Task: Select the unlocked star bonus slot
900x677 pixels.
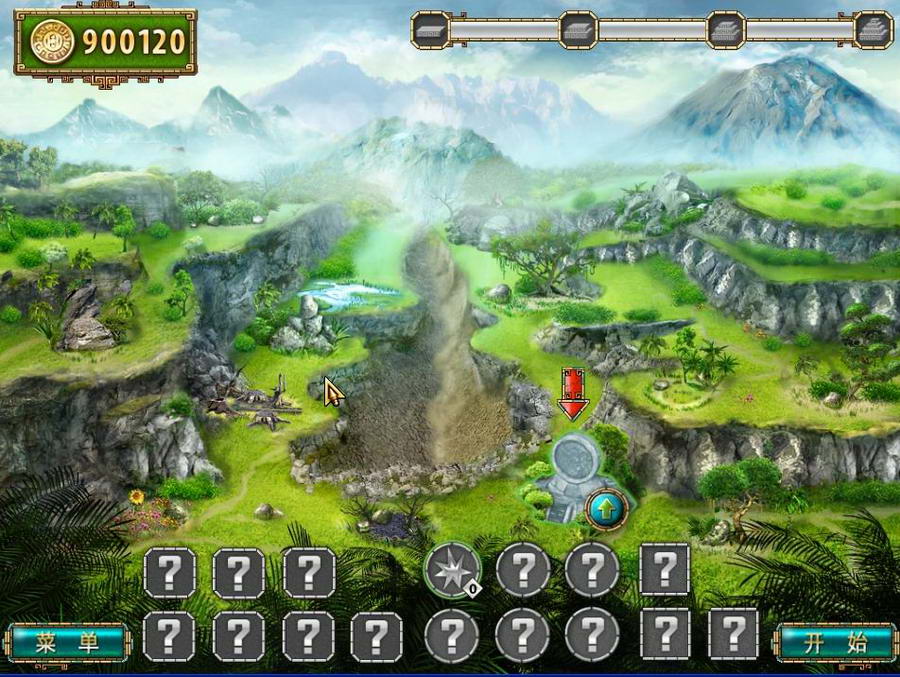Action: click(x=452, y=570)
